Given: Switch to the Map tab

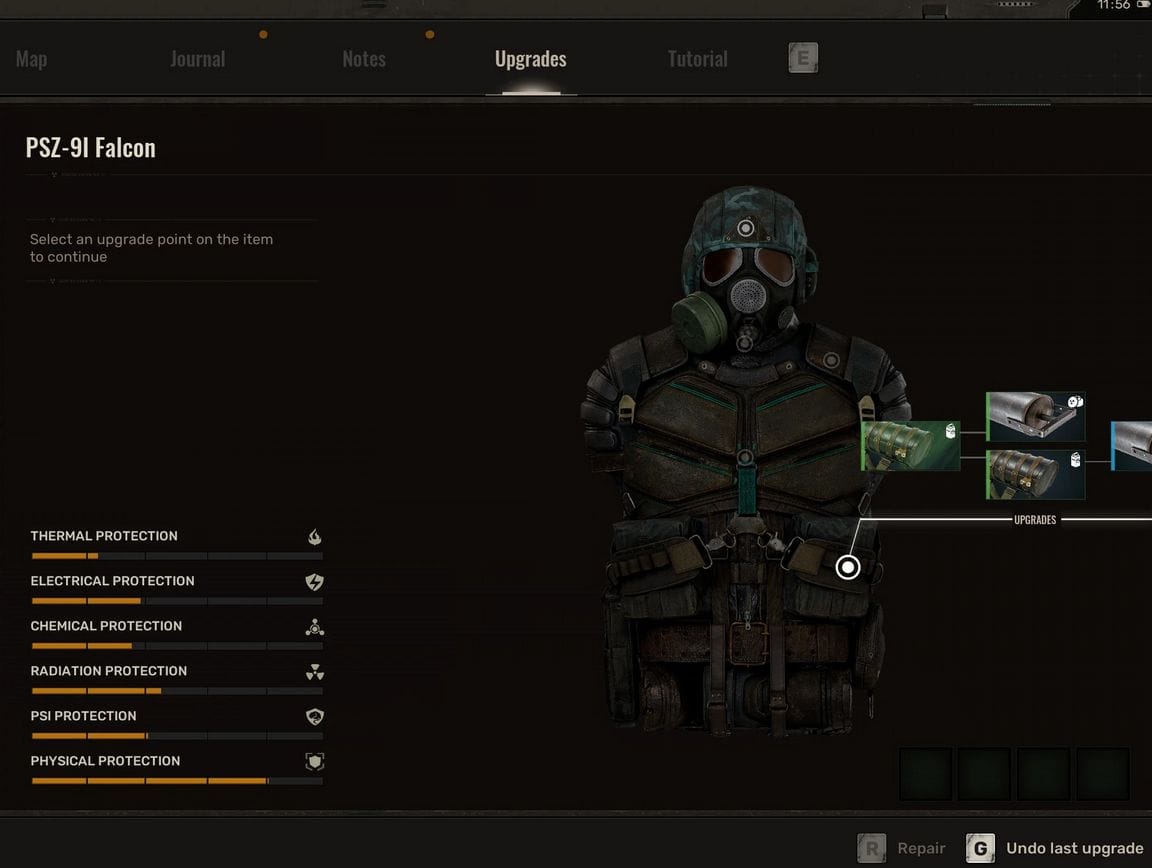Looking at the screenshot, I should point(31,59).
